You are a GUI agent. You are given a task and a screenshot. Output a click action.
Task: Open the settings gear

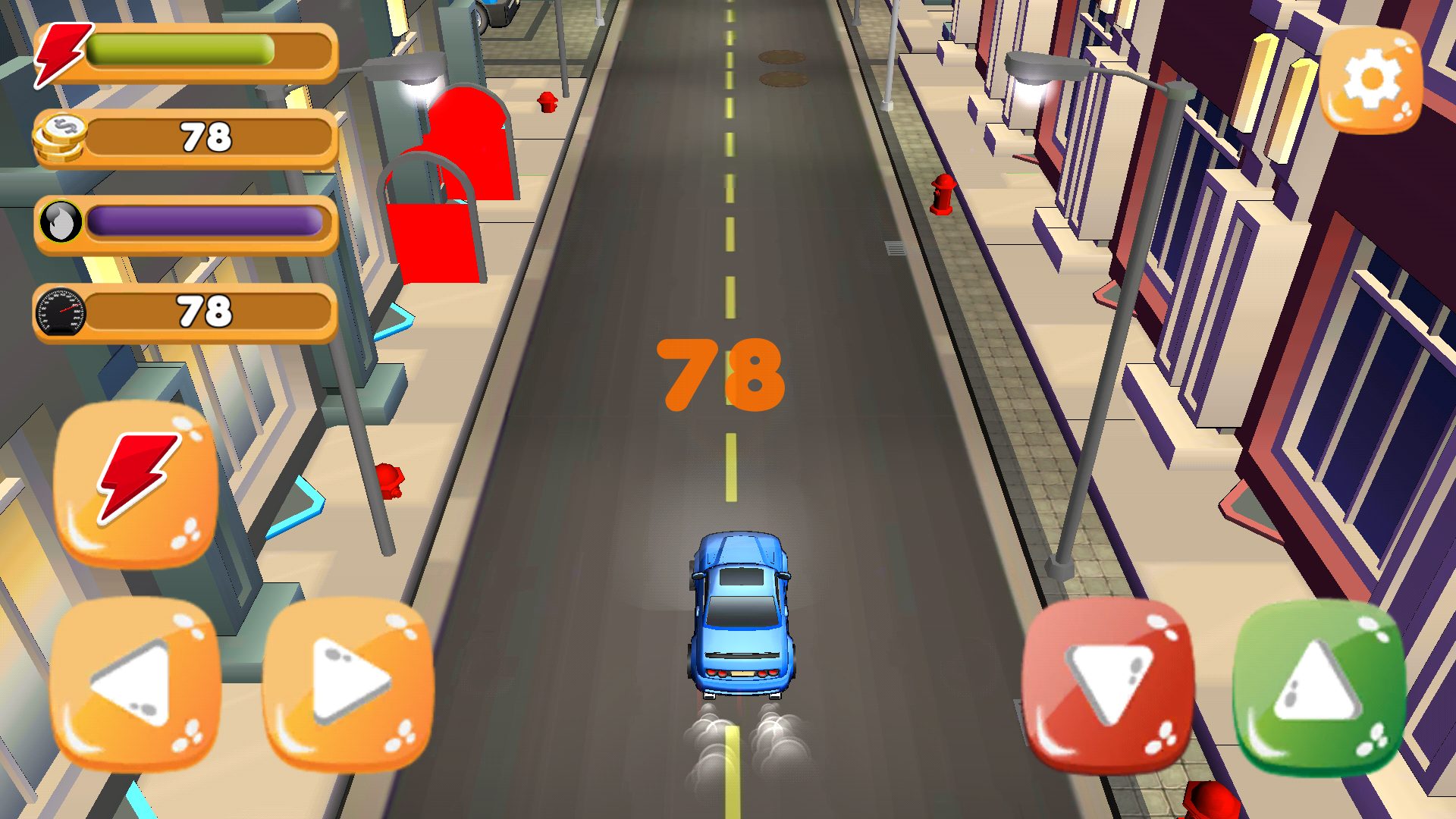(1373, 80)
